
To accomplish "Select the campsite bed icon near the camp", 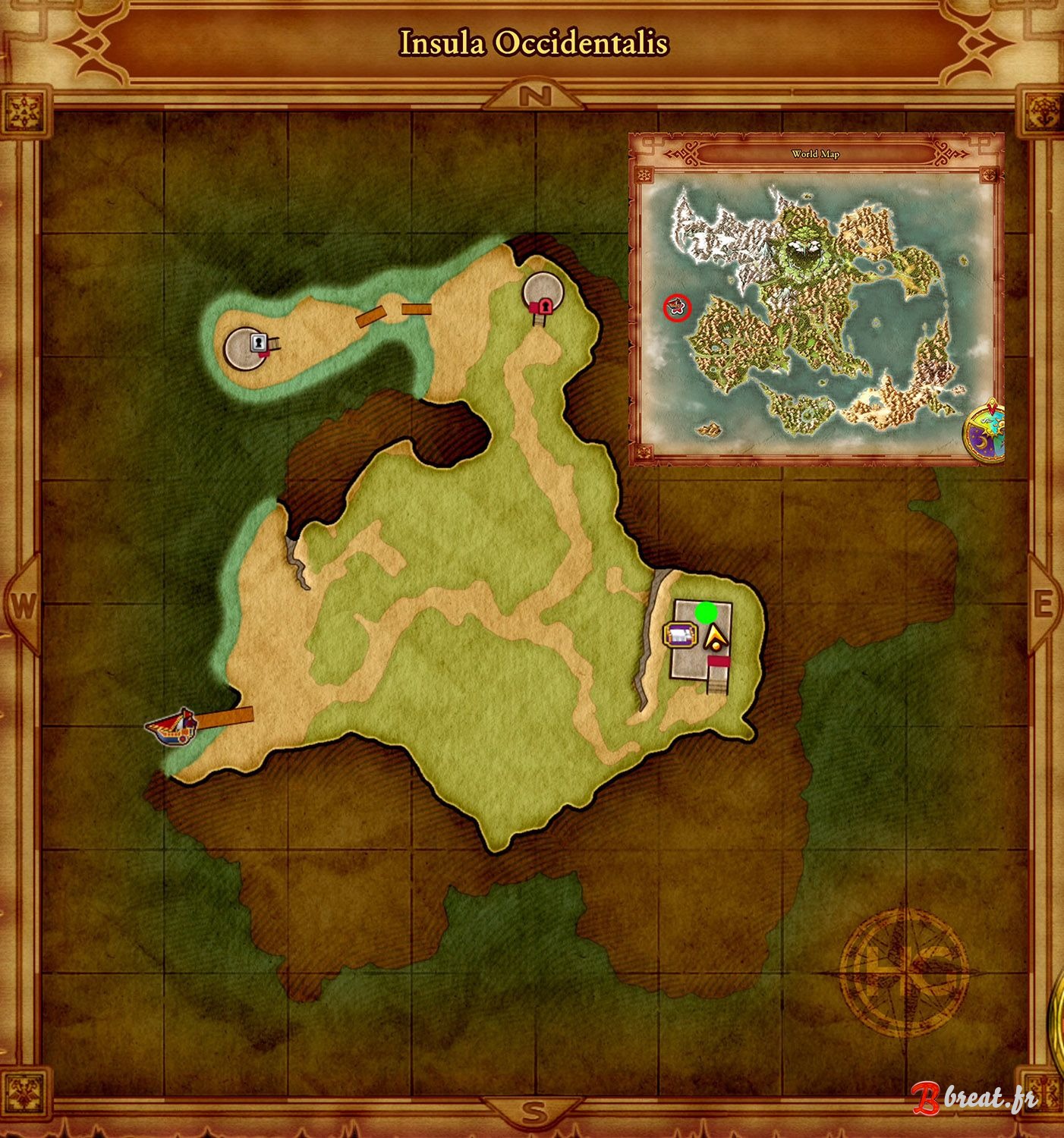I will pyautogui.click(x=681, y=636).
